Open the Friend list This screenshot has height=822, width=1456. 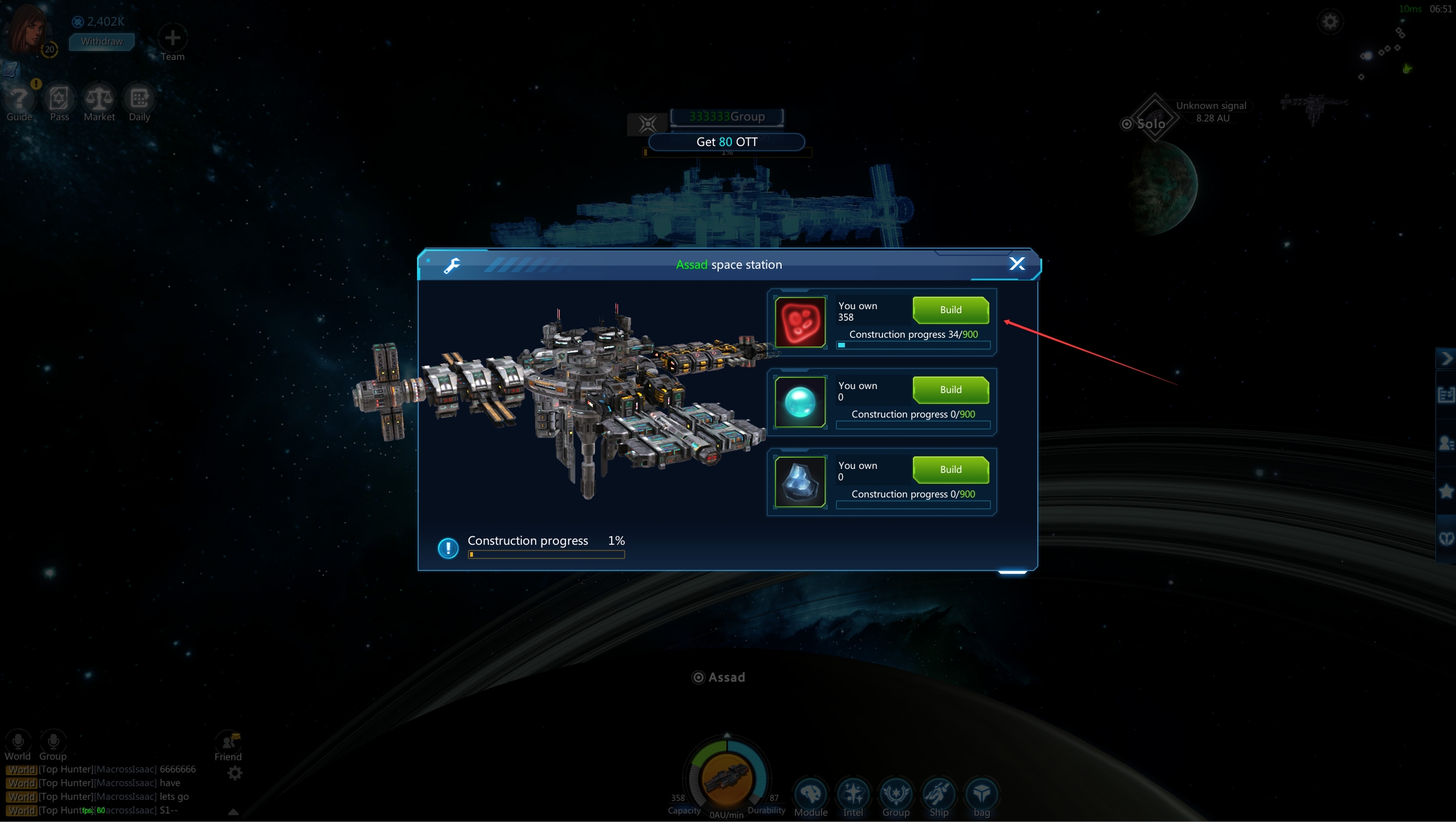[x=227, y=744]
